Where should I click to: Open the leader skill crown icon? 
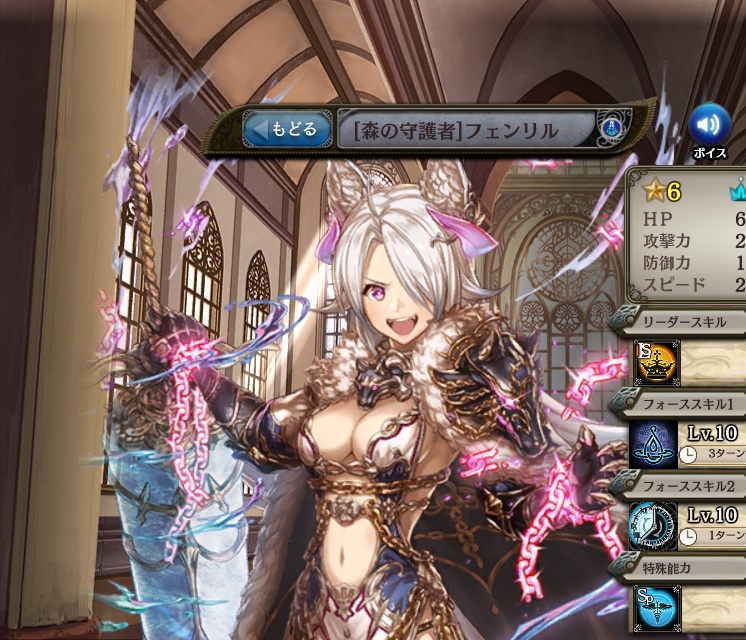[657, 362]
